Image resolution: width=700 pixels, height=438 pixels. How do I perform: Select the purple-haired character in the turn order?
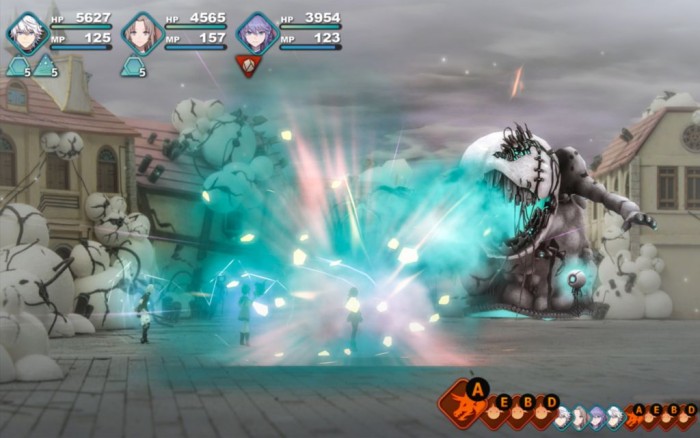[x=597, y=415]
